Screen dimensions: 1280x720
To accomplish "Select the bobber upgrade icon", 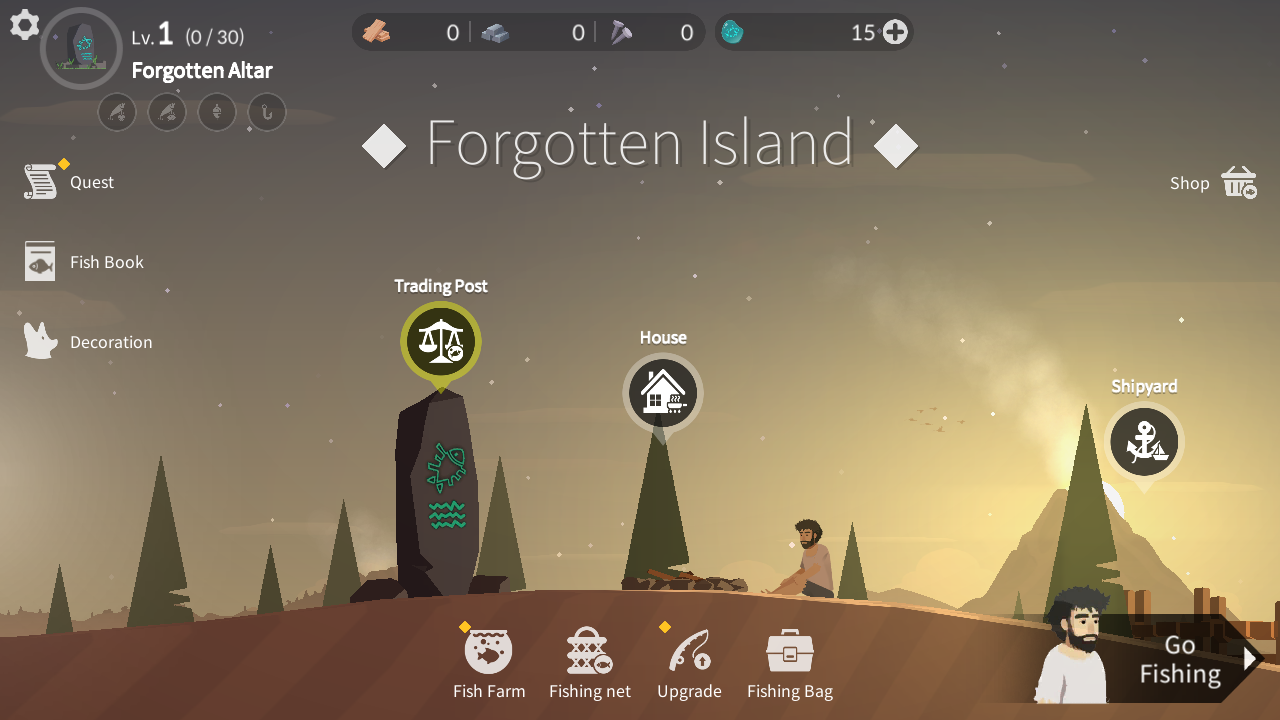I will (x=217, y=112).
